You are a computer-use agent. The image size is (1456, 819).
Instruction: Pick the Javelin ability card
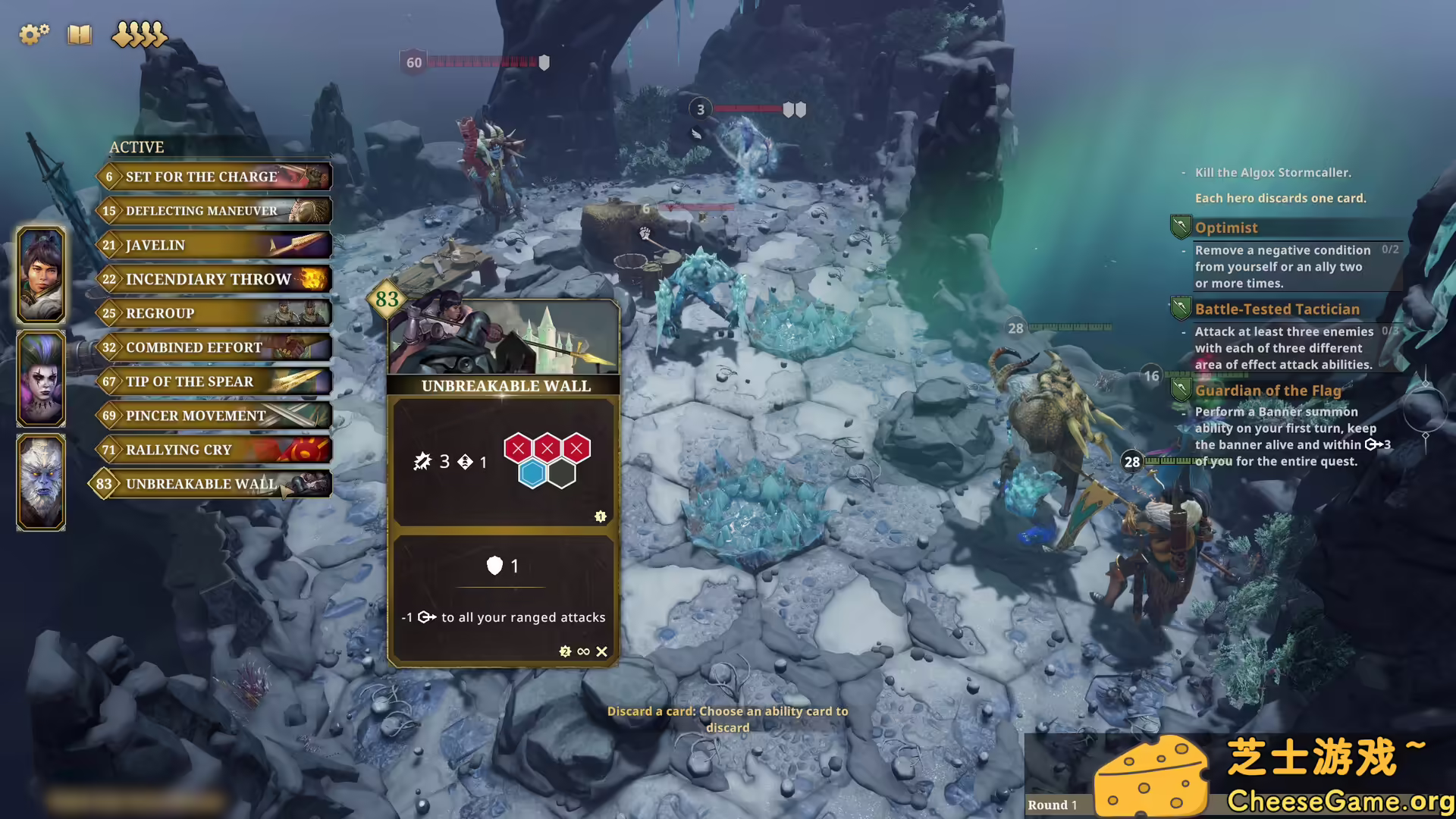pyautogui.click(x=215, y=245)
